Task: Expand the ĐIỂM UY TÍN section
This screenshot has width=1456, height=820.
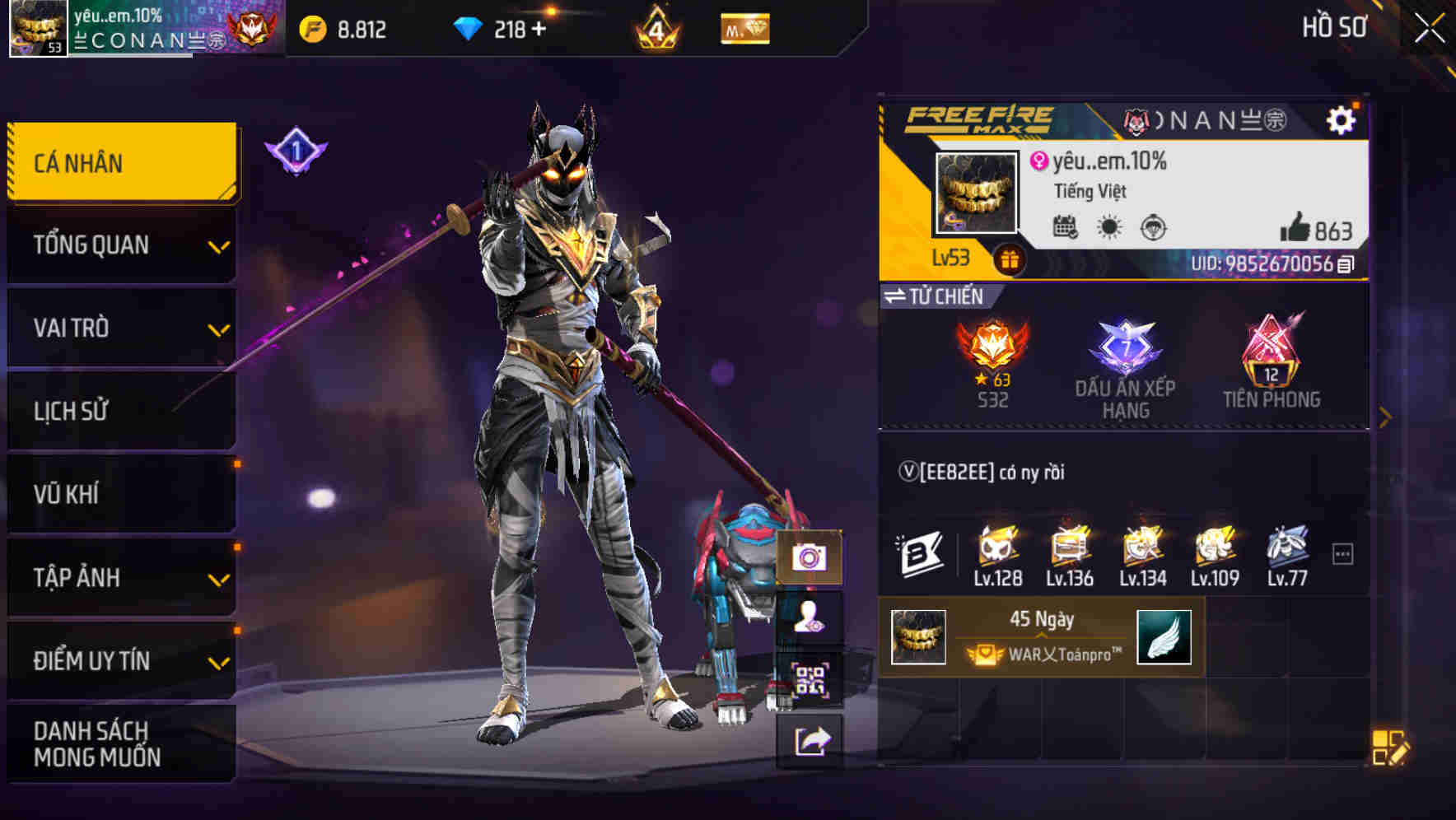Action: pyautogui.click(x=119, y=660)
